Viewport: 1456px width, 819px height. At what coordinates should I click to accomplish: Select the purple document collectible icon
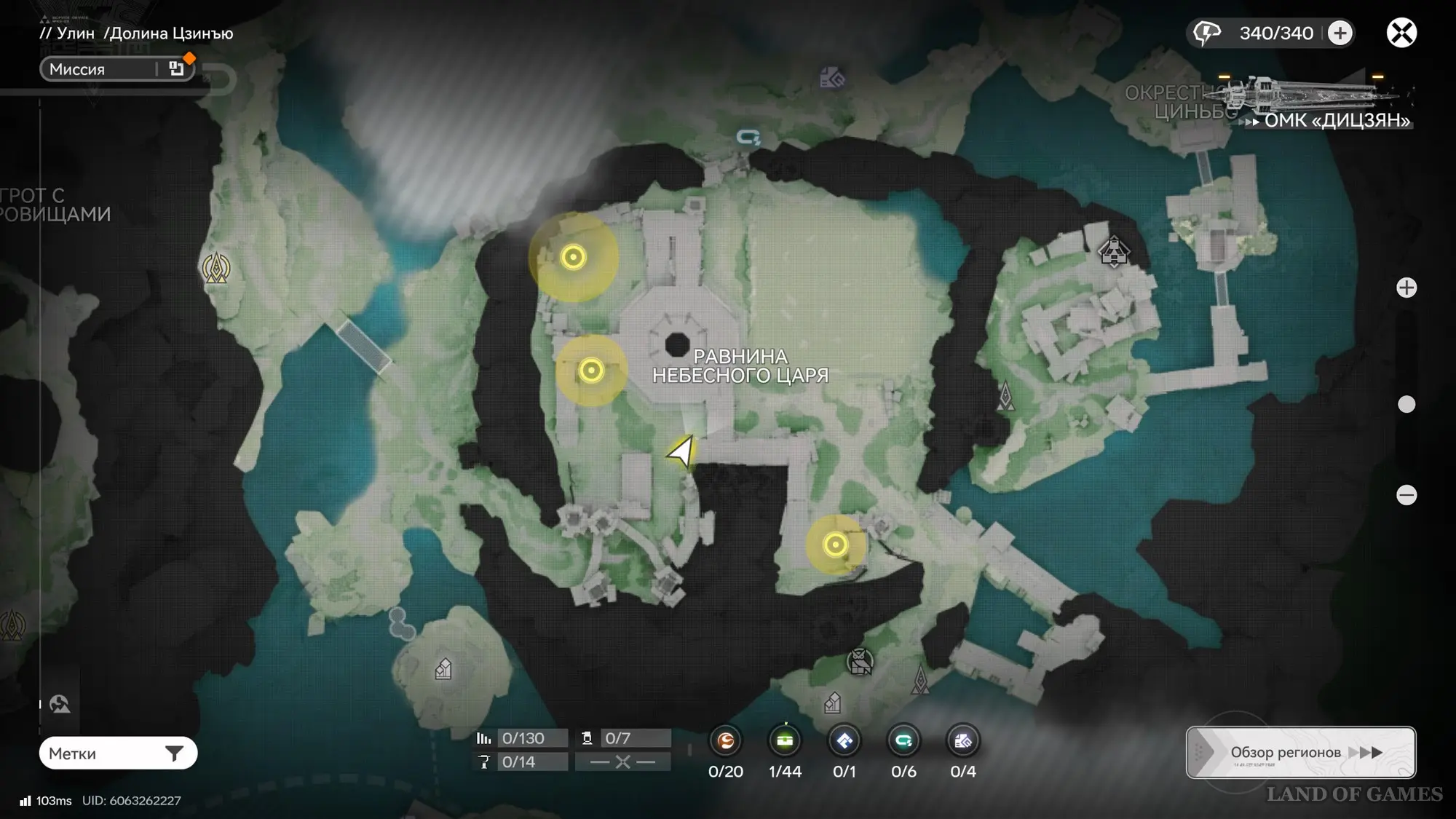pos(962,741)
